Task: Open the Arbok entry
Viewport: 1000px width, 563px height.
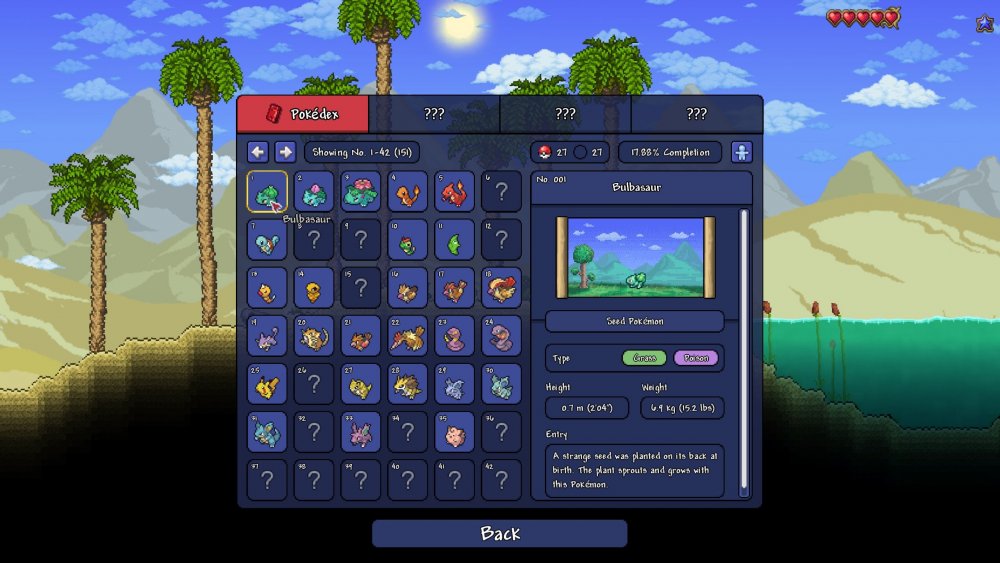Action: [502, 335]
